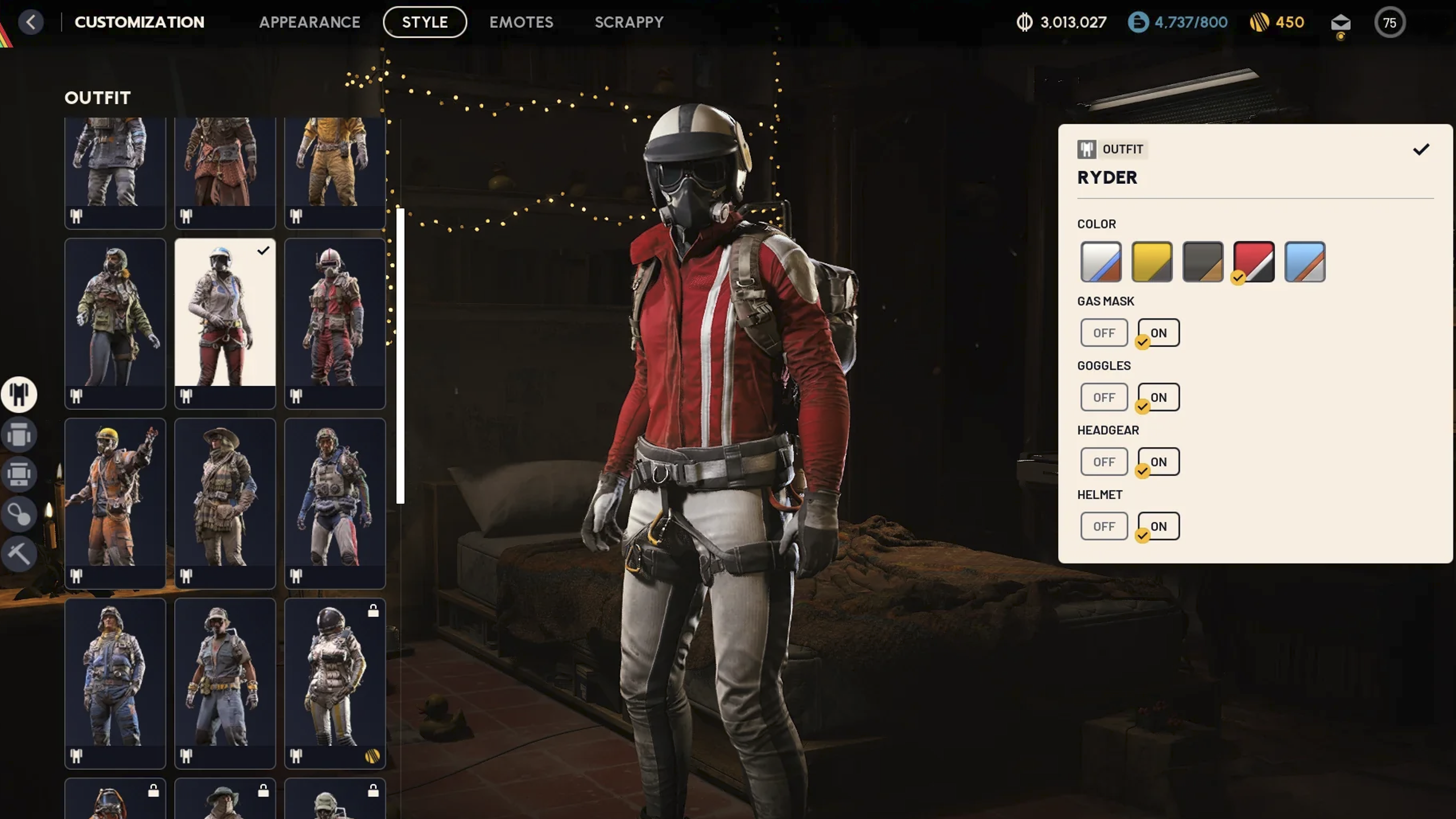Select the blue and orange color swatch
The image size is (1456, 819).
pyautogui.click(x=1305, y=262)
